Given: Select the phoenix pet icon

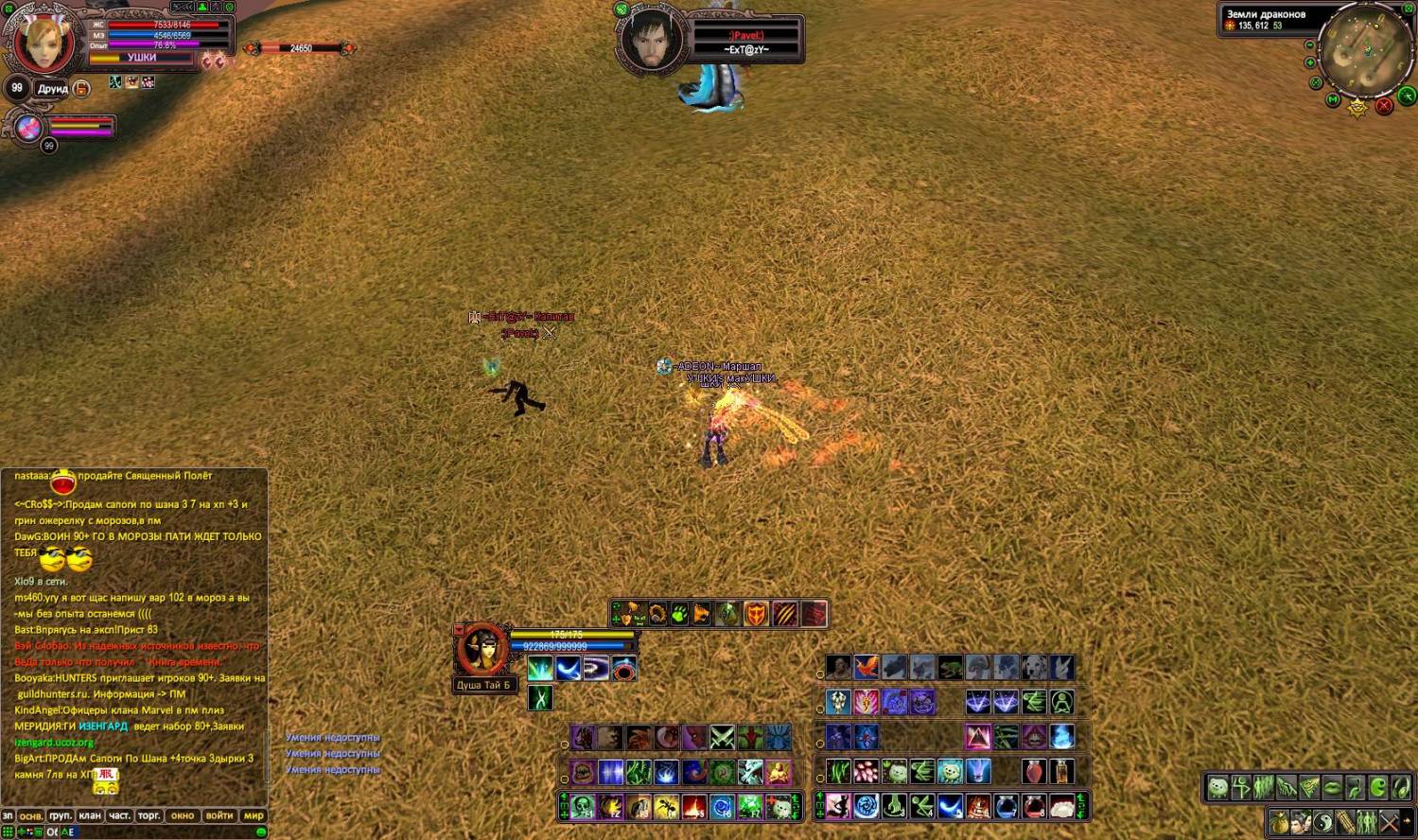Looking at the screenshot, I should (867, 668).
